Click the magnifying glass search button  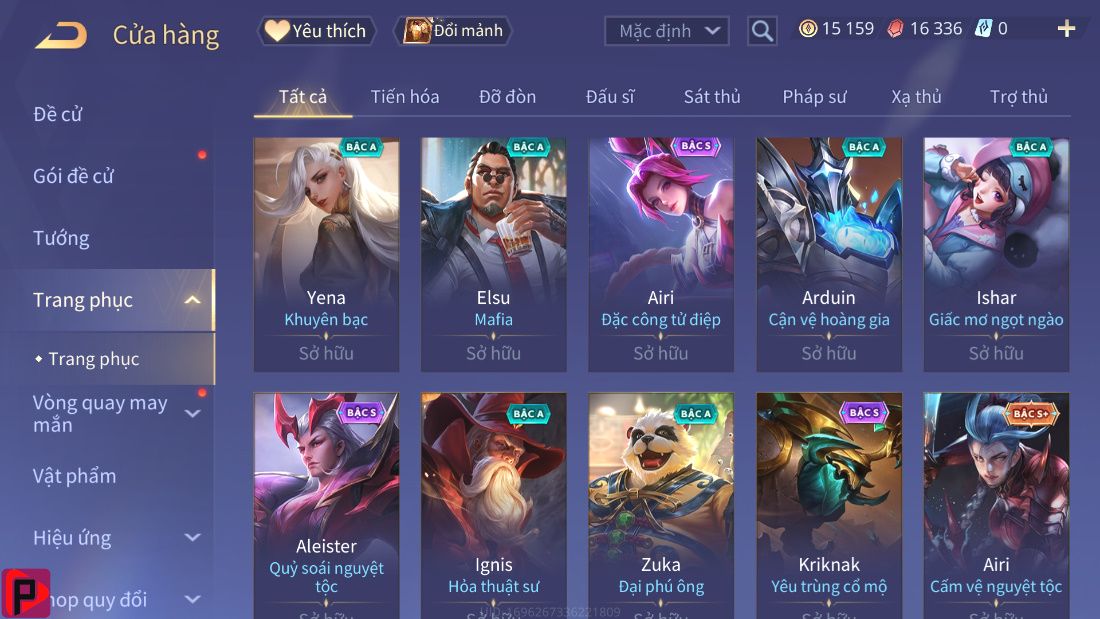(x=762, y=31)
